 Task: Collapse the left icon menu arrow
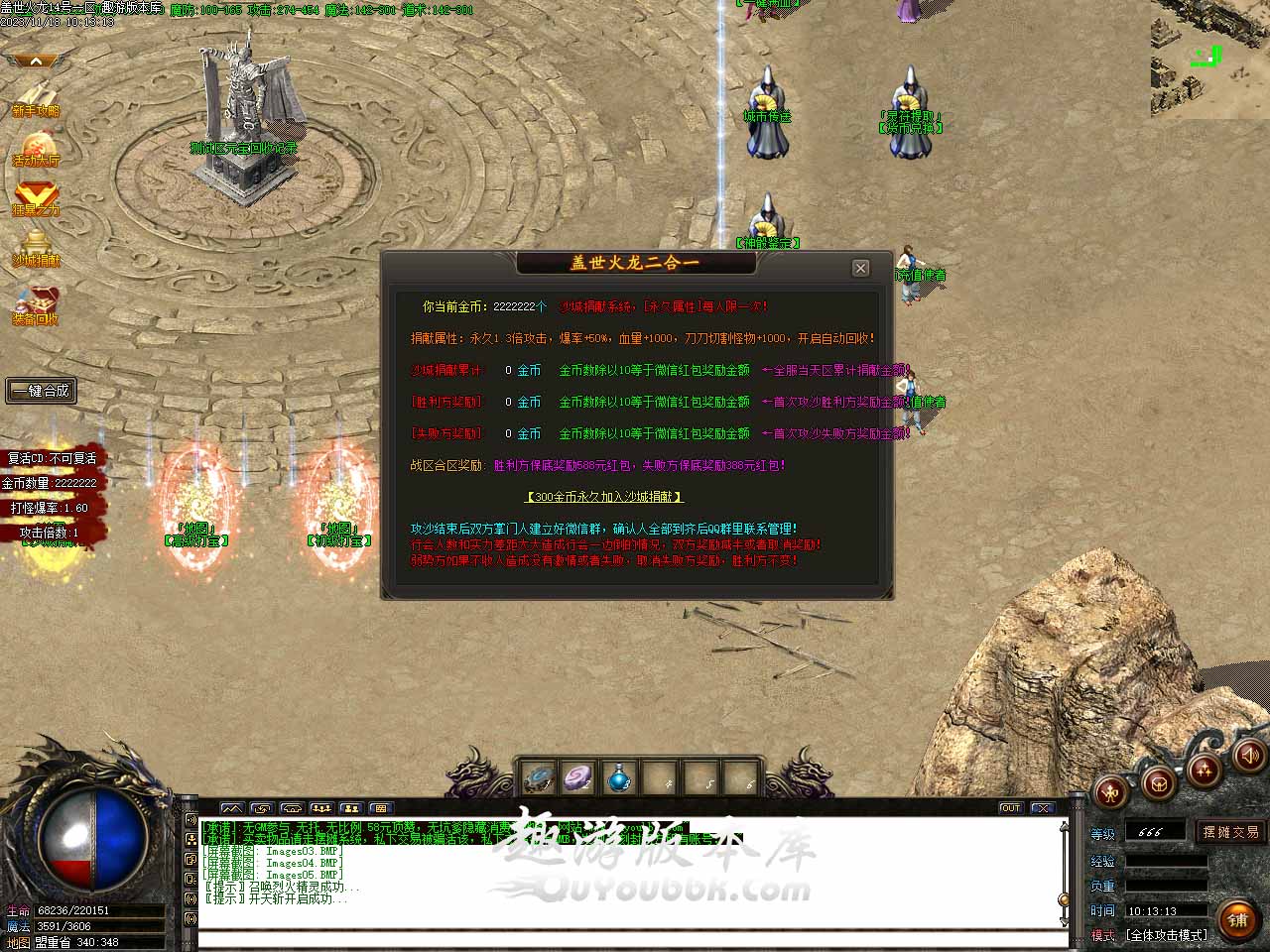click(x=36, y=61)
